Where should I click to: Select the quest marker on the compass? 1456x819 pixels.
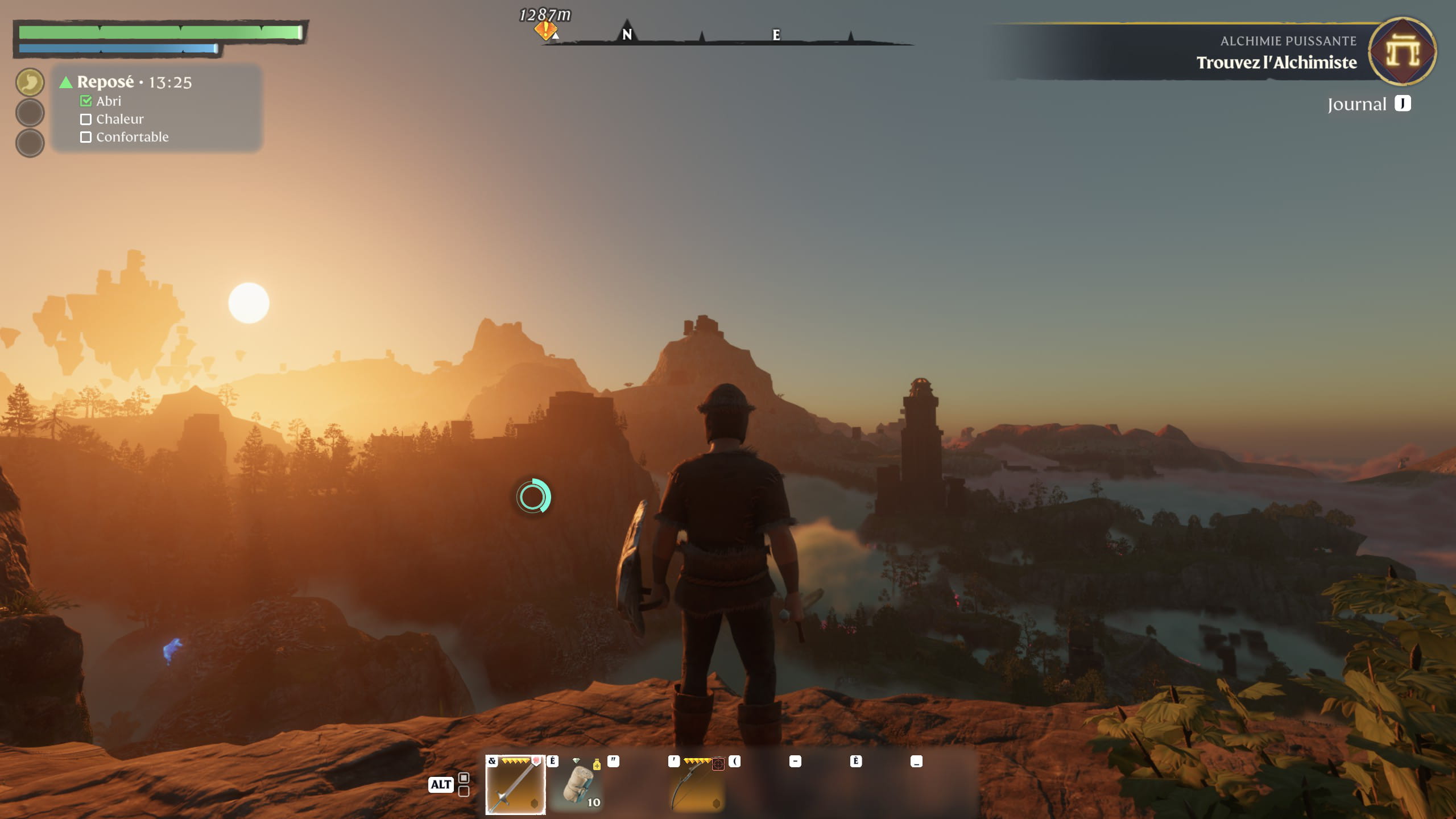(545, 30)
